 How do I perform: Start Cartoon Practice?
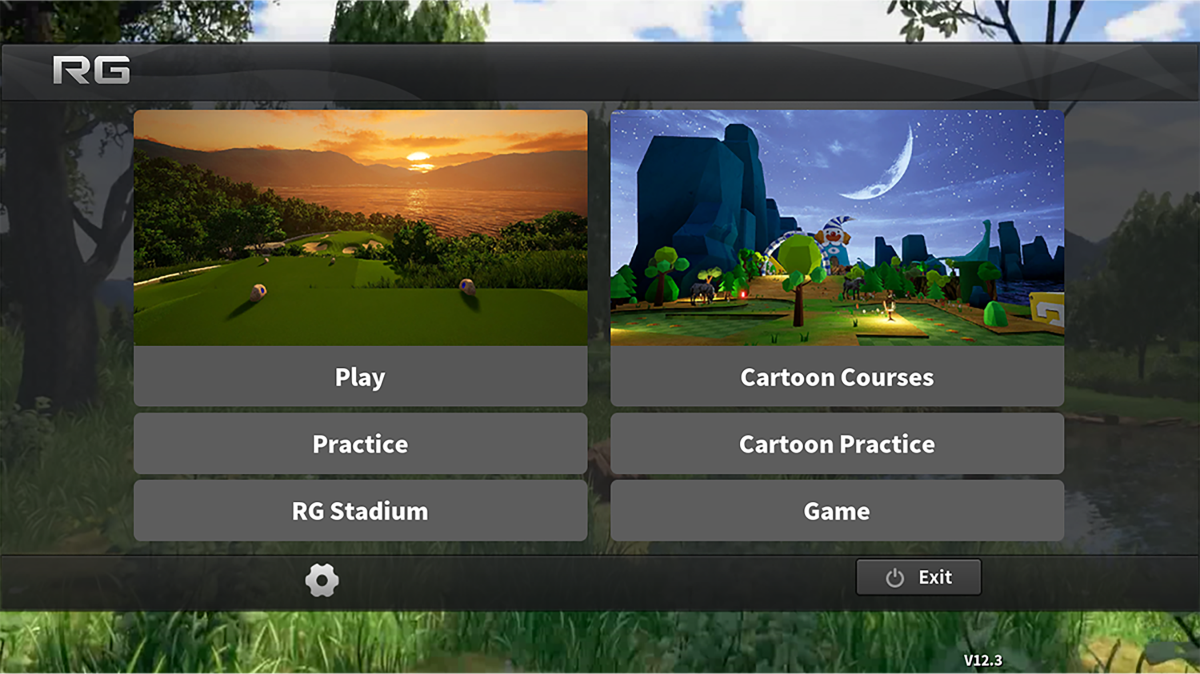(x=837, y=444)
